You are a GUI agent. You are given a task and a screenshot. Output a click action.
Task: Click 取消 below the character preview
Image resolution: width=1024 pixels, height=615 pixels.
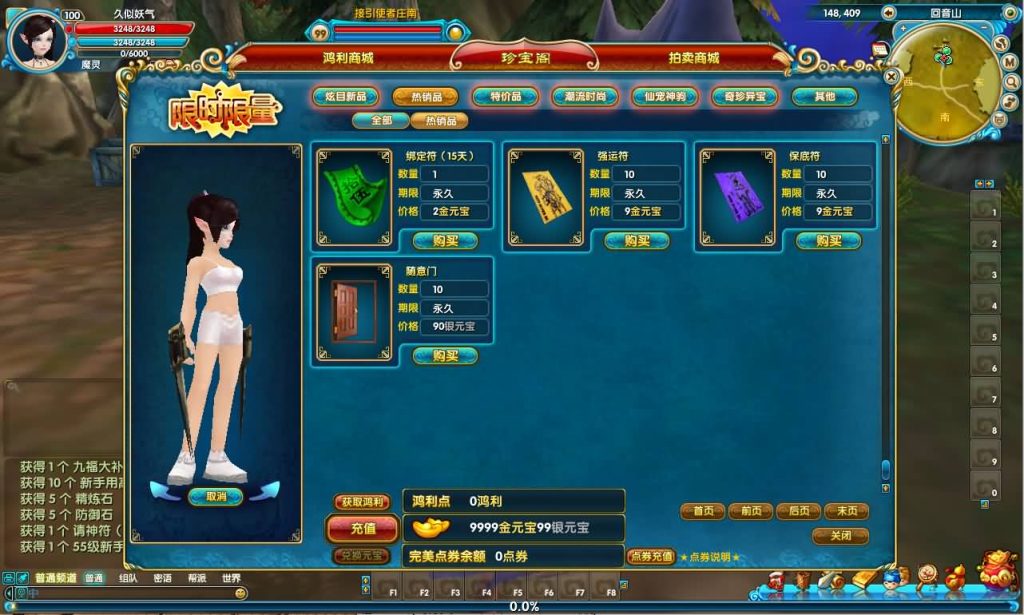(x=216, y=497)
